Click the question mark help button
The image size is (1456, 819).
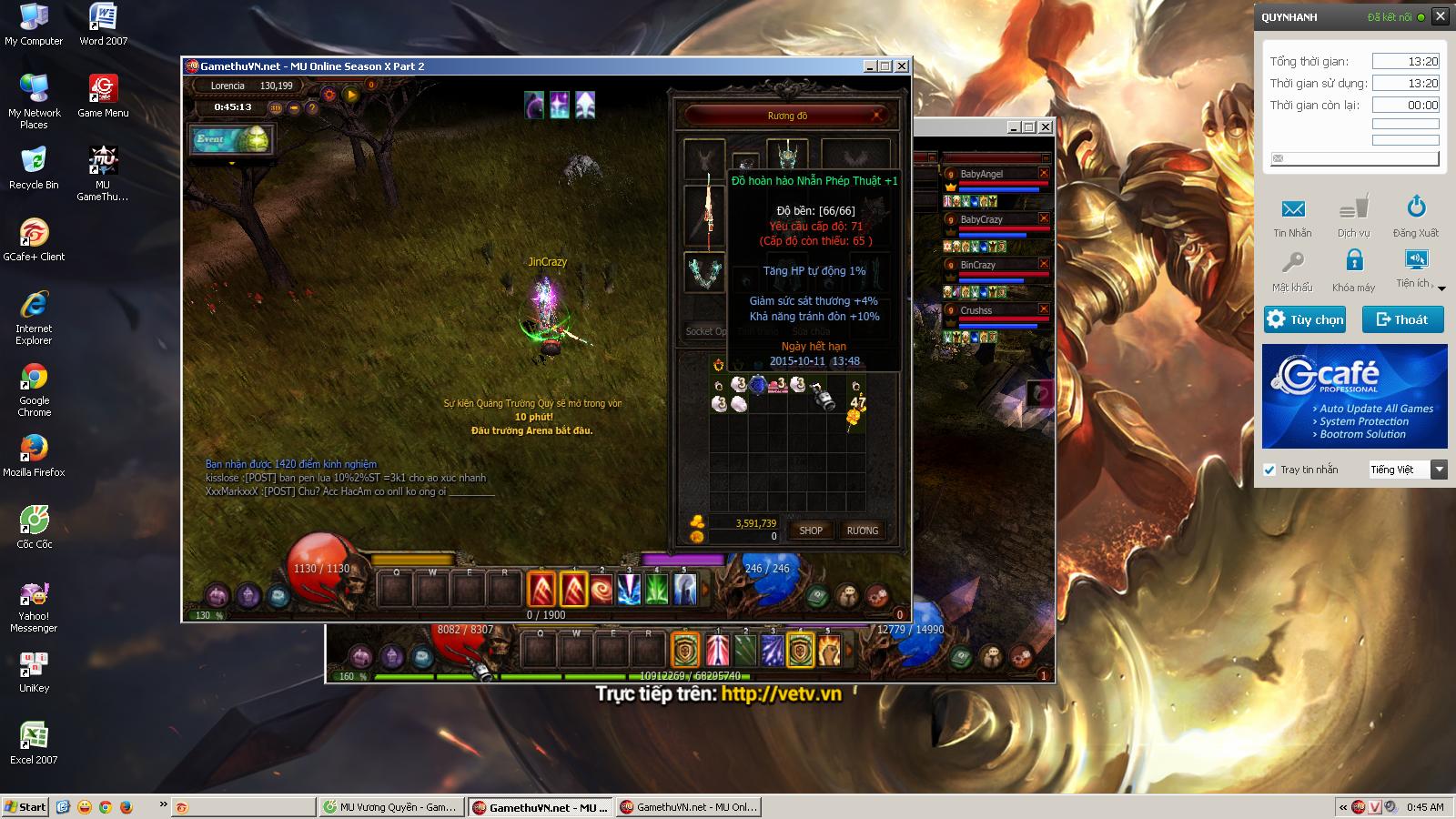(x=312, y=107)
